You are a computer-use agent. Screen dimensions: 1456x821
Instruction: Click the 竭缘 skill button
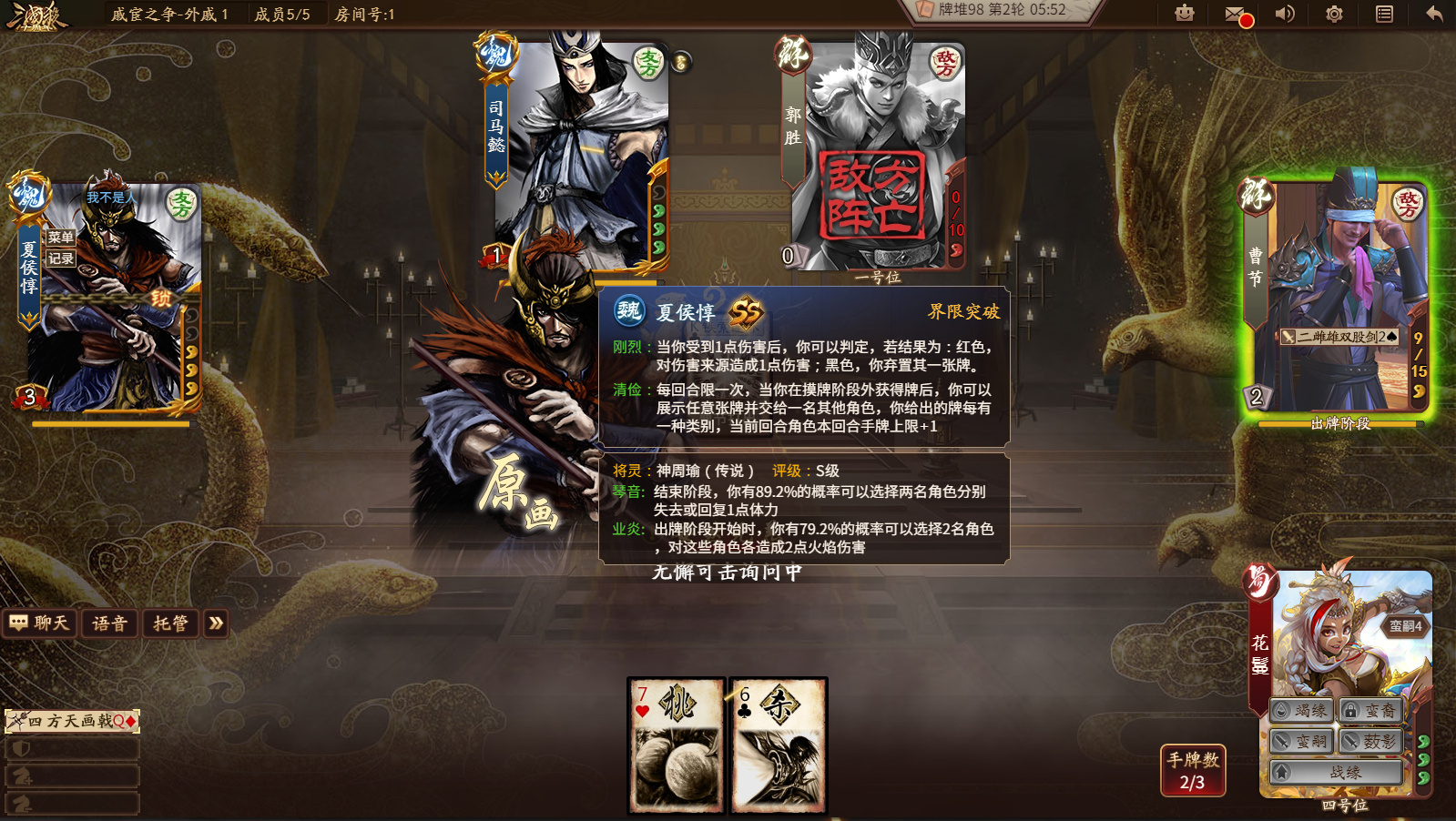1302,711
